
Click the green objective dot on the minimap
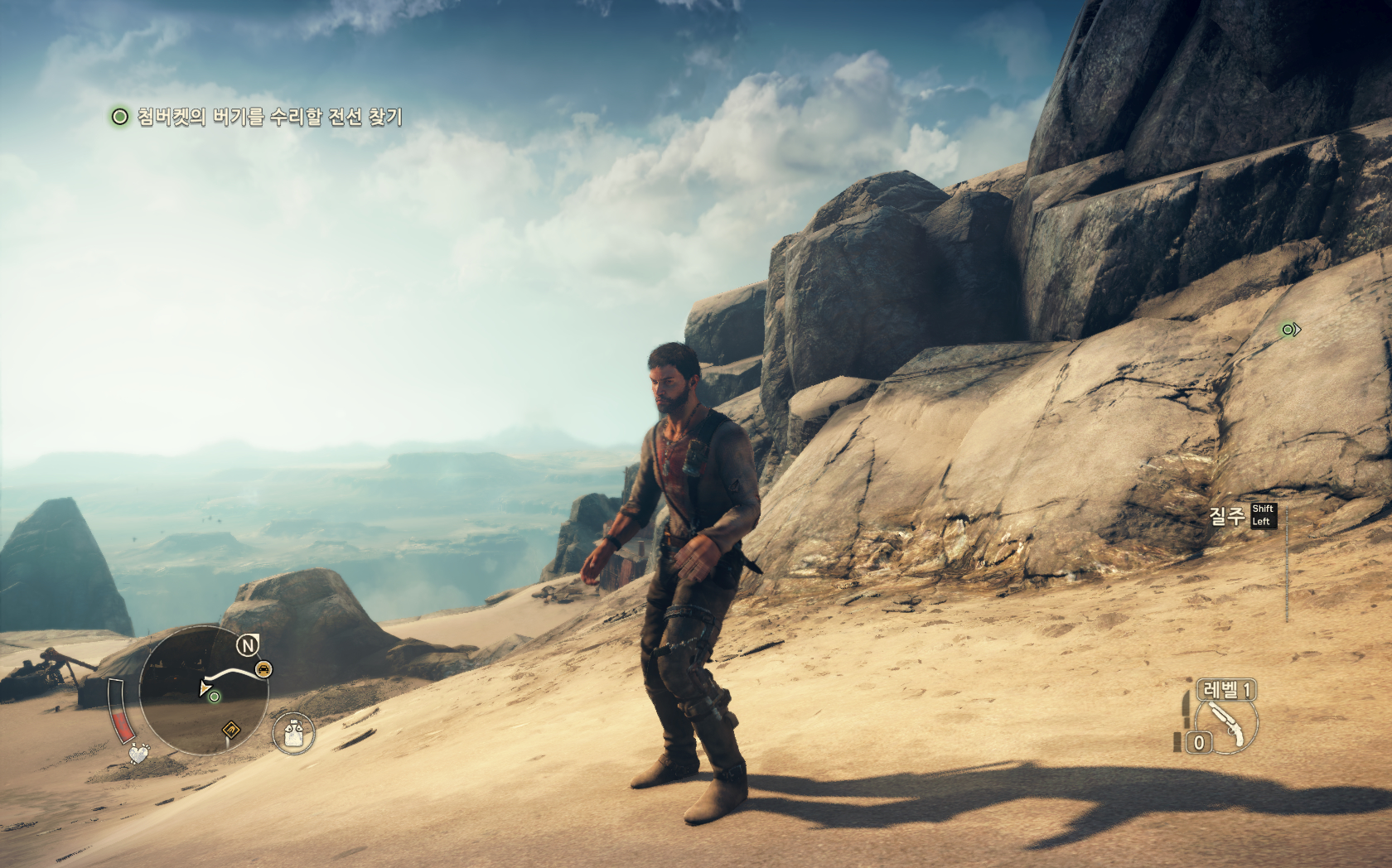(x=215, y=697)
